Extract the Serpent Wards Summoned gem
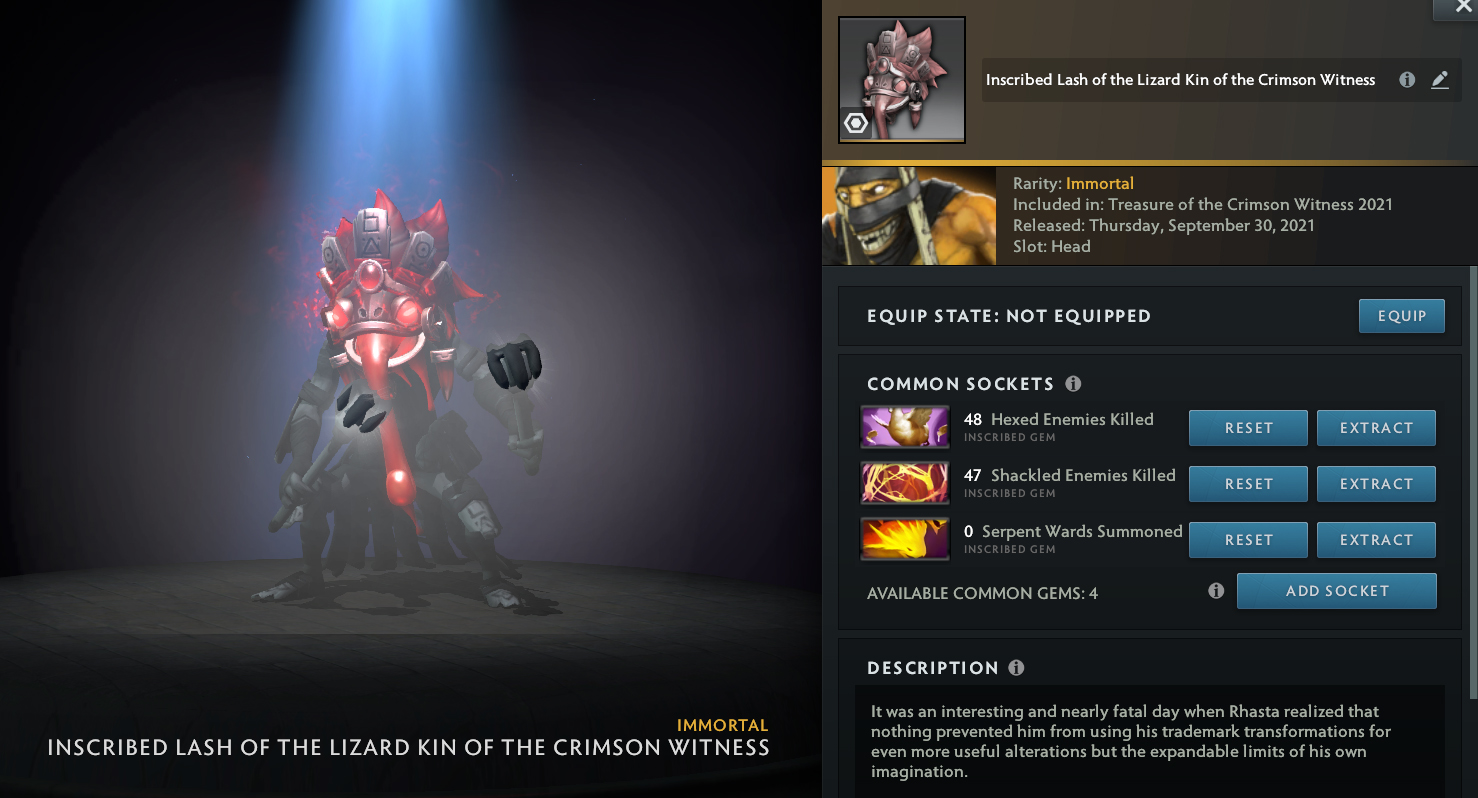The height and width of the screenshot is (798, 1478). click(x=1376, y=540)
